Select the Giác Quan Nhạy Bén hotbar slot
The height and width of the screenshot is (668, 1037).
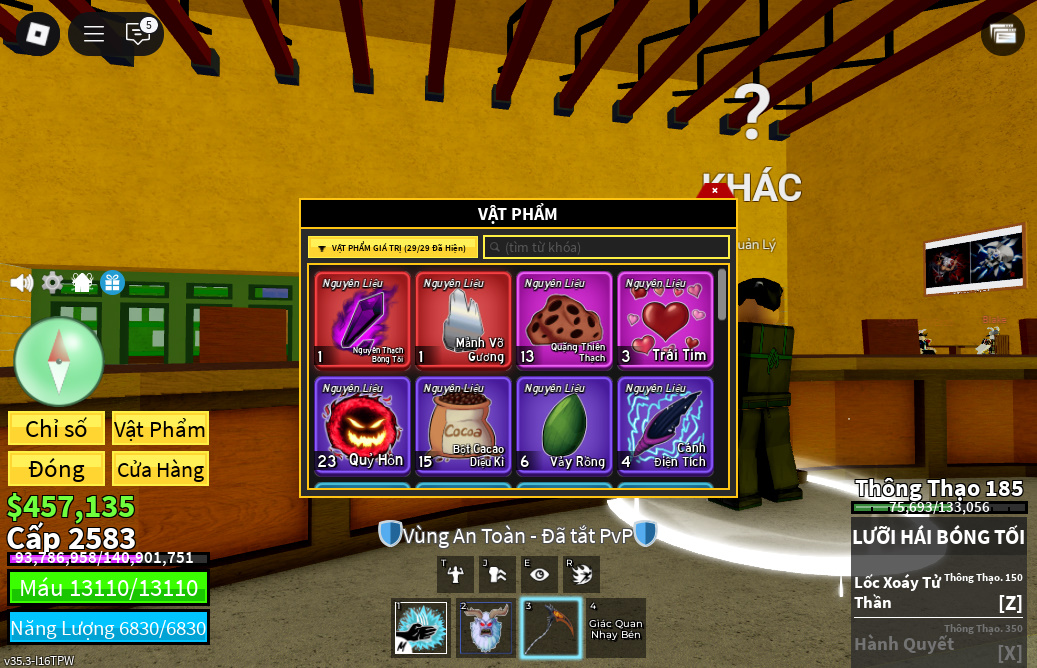pos(615,628)
